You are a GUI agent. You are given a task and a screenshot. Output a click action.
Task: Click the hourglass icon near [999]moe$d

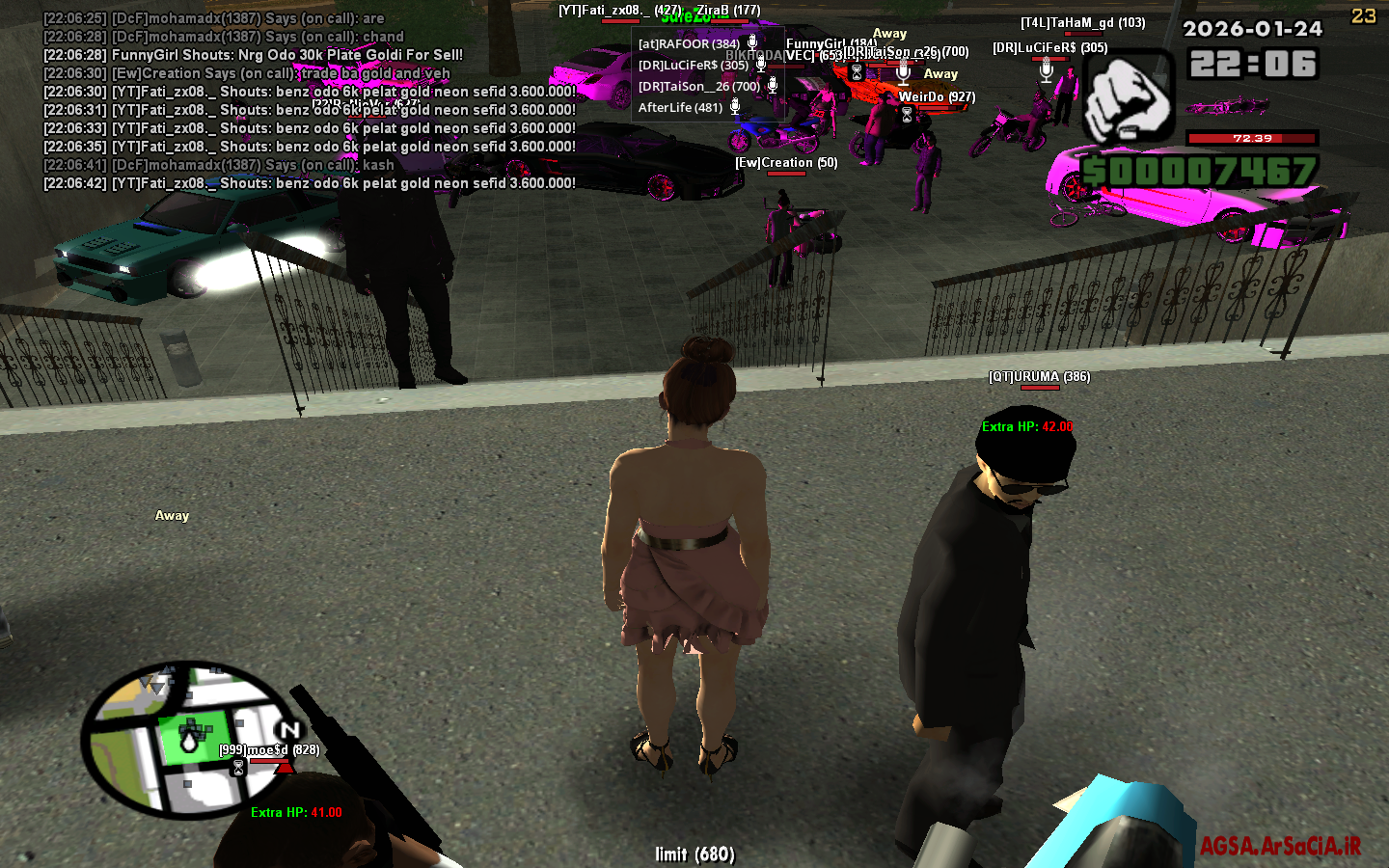[x=236, y=767]
